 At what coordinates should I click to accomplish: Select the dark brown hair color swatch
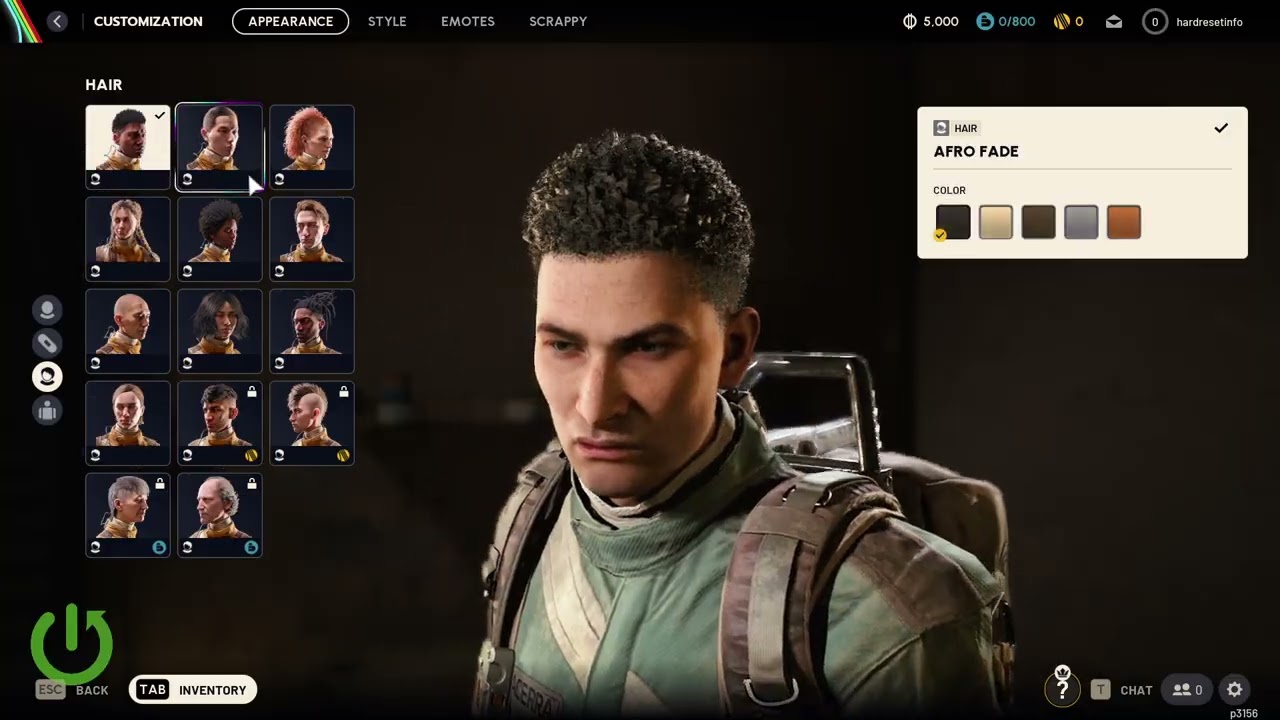(x=1038, y=222)
